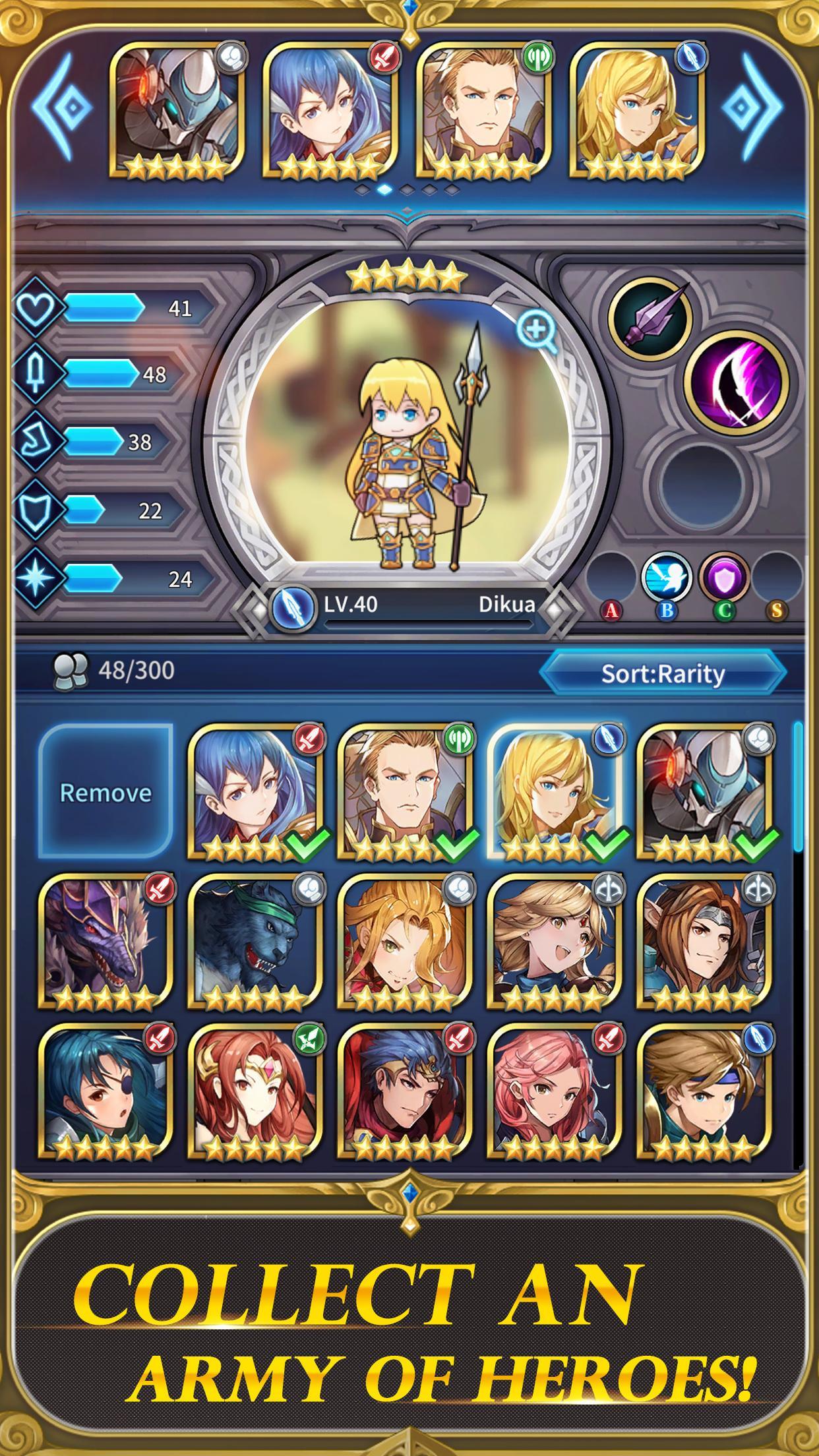Open the Sort:Rarity selector
This screenshot has width=819, height=1456.
pos(663,673)
